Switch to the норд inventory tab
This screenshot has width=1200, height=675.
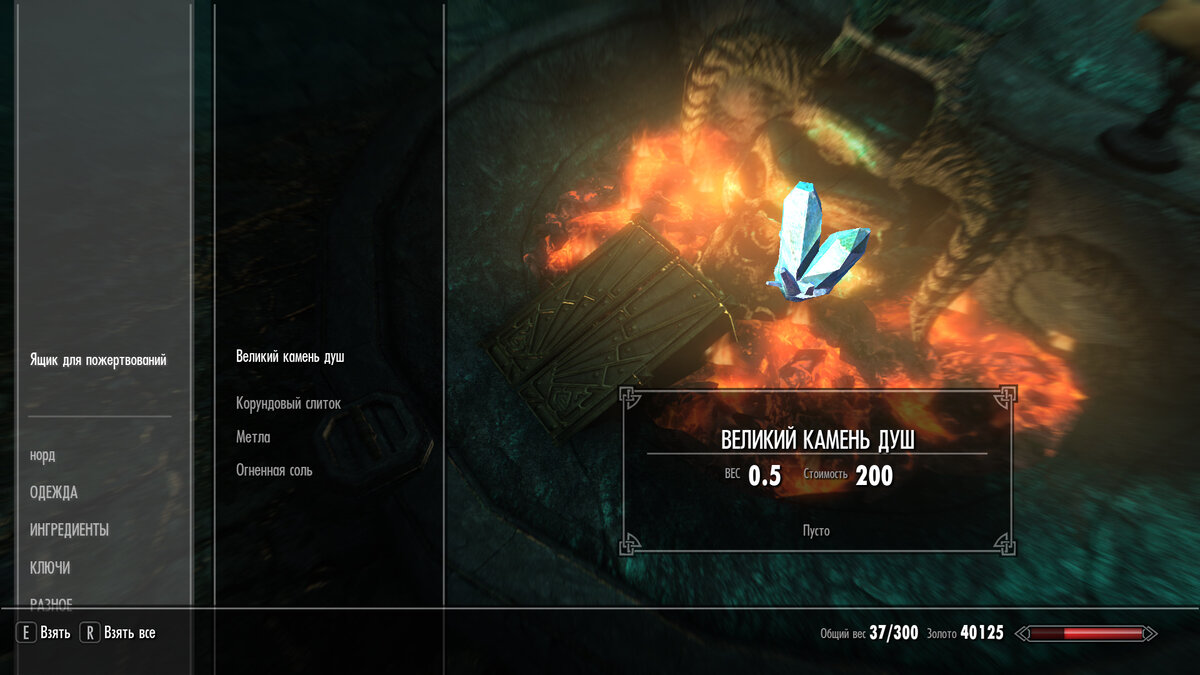pos(43,456)
